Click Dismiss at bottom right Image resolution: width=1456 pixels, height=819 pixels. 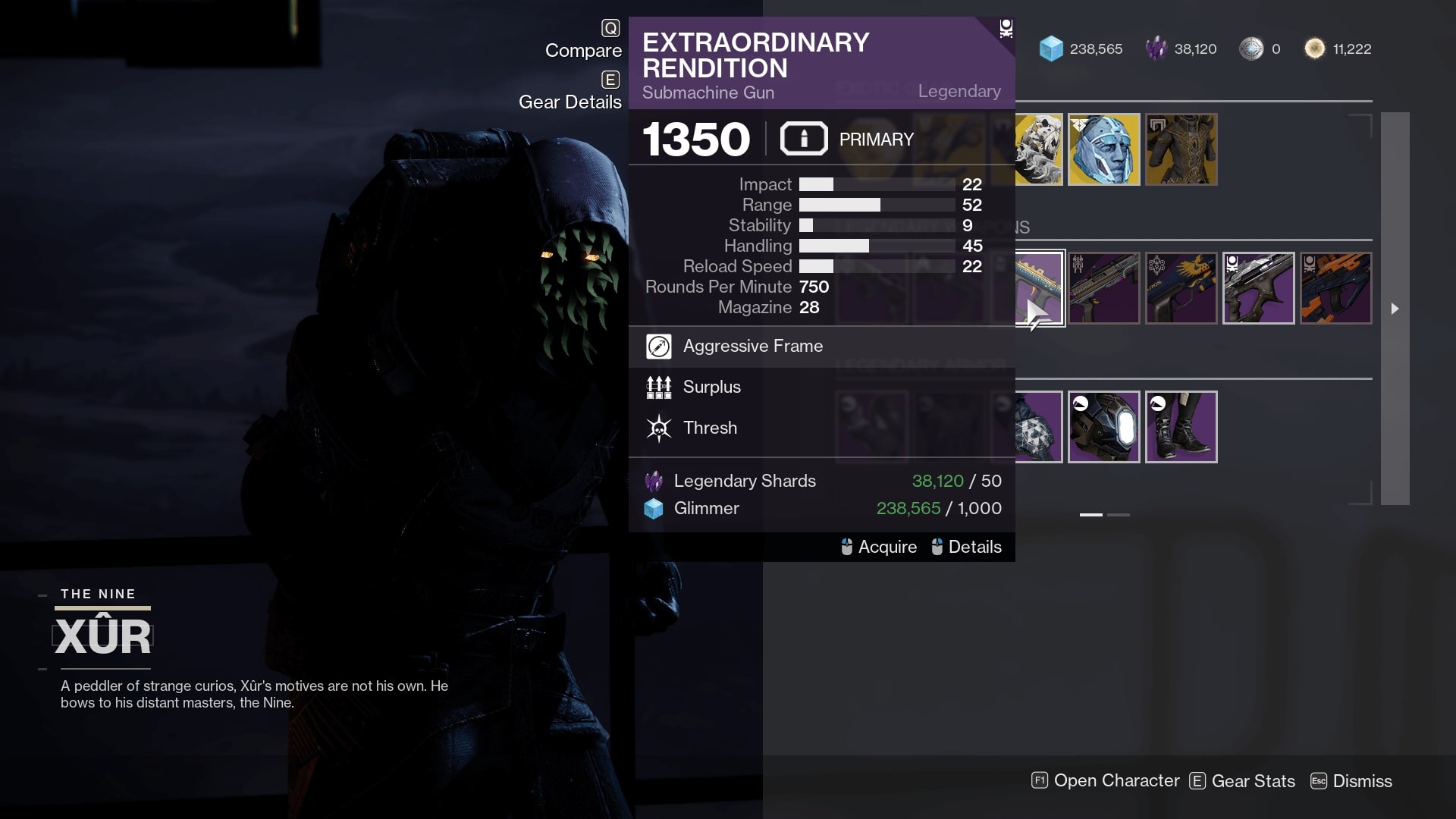tap(1361, 781)
